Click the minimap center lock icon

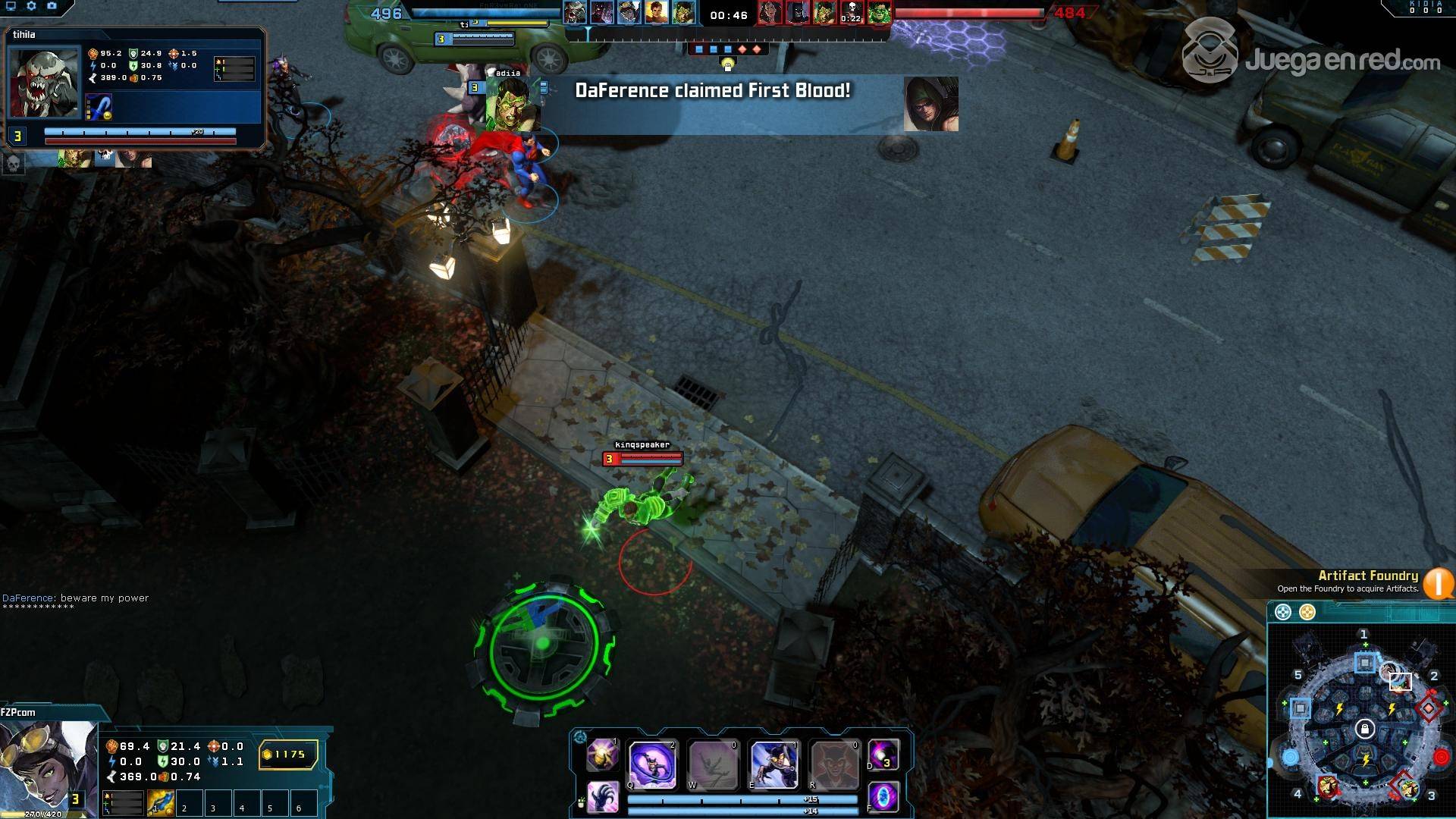pos(1365,730)
